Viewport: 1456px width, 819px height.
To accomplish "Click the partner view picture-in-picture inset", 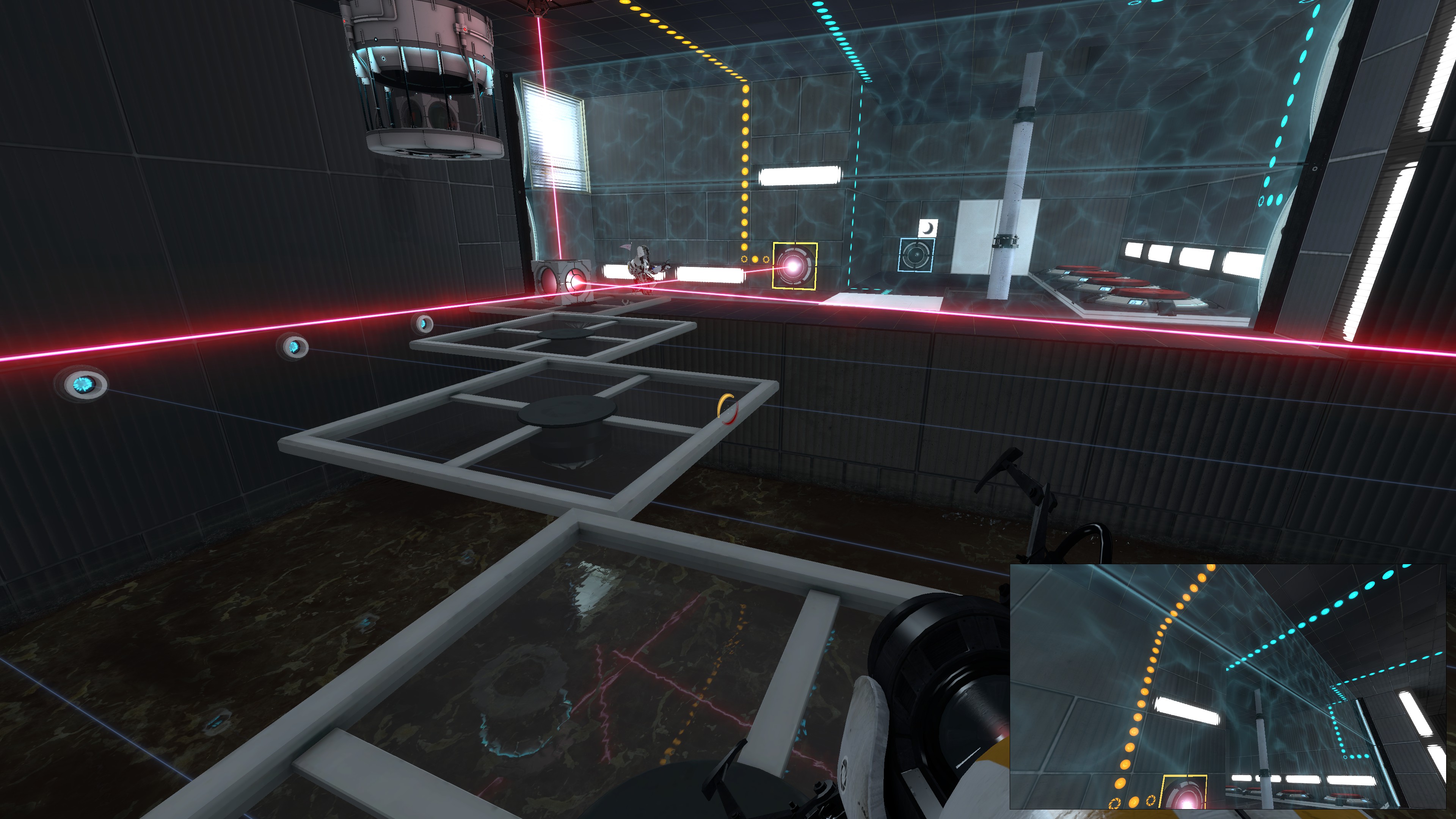I will click(1228, 686).
